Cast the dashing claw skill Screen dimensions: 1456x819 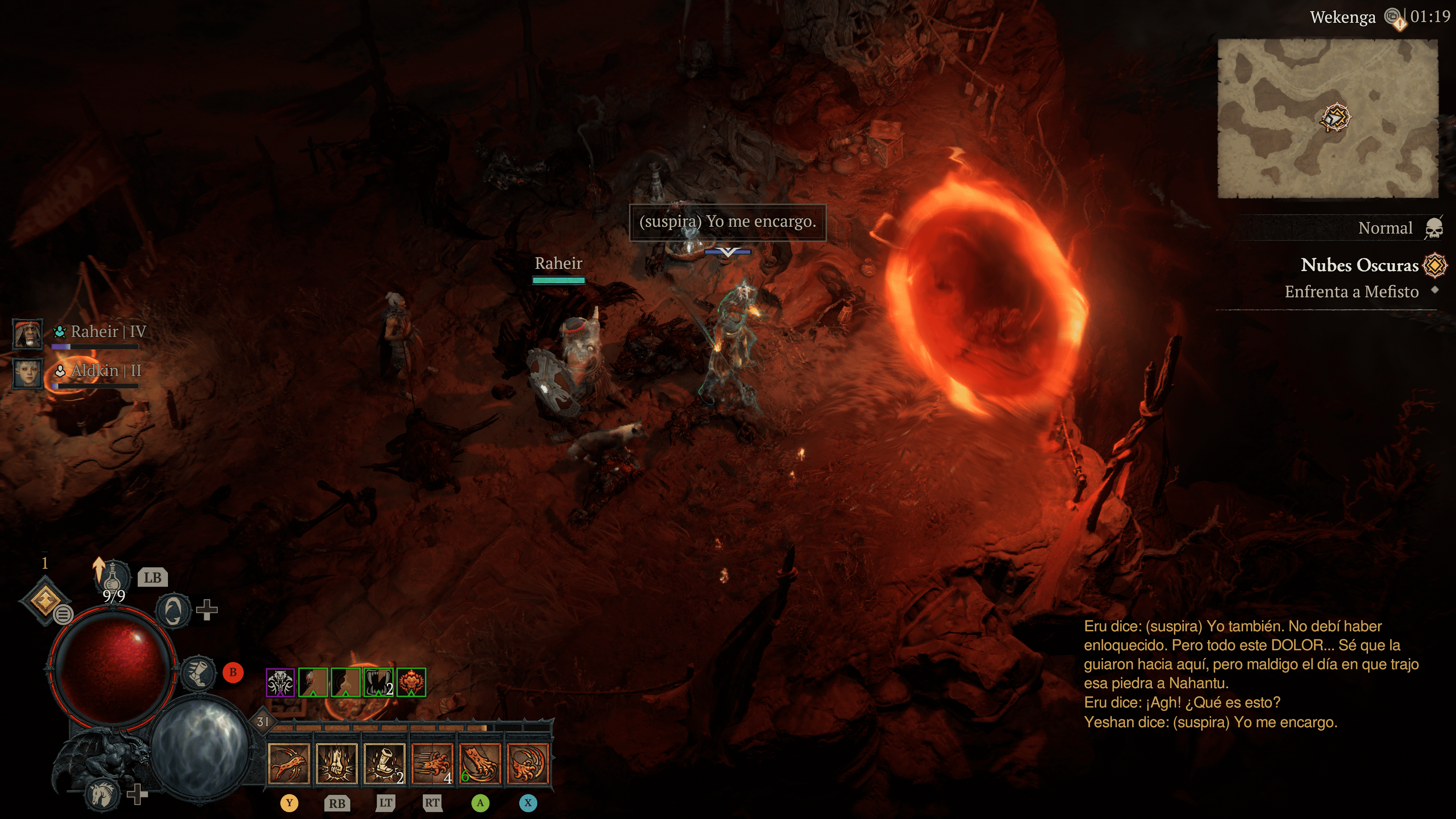432,764
